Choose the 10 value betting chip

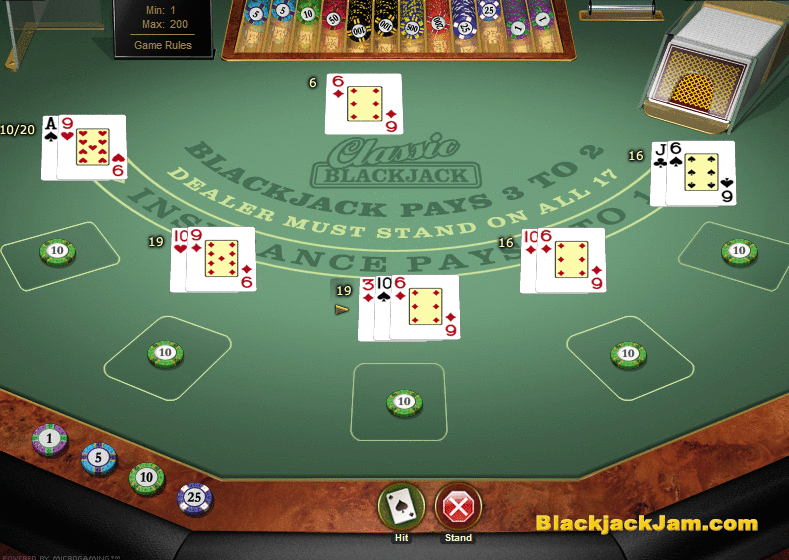[x=146, y=477]
